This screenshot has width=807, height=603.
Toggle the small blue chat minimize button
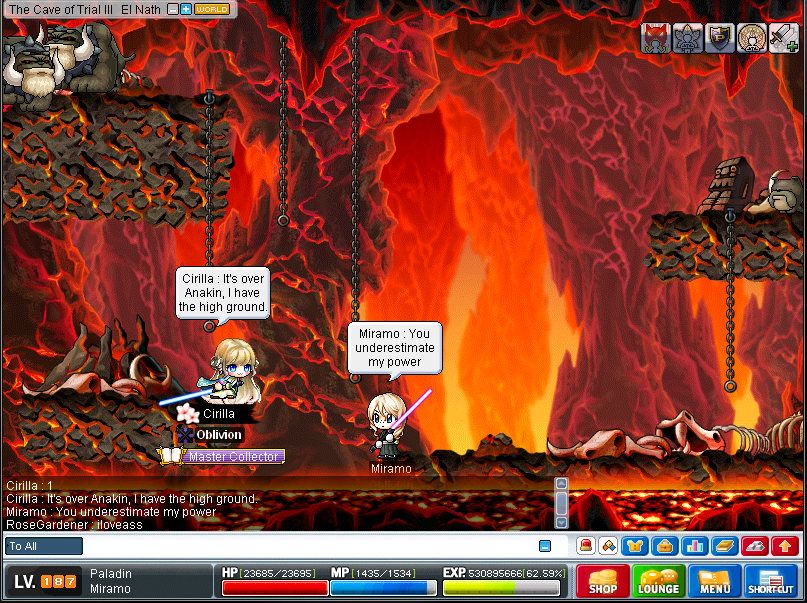coord(545,546)
